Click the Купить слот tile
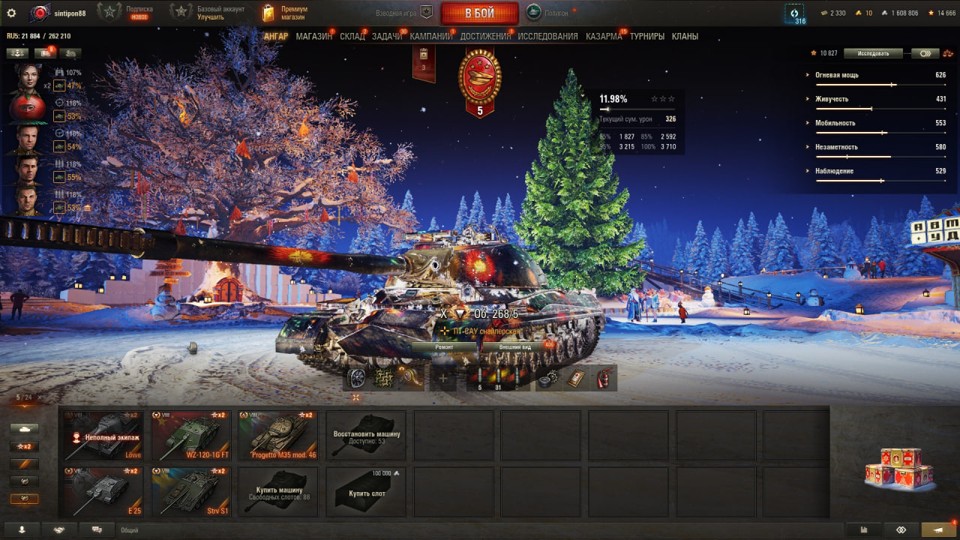Screen dimensions: 960x540 click(365, 491)
